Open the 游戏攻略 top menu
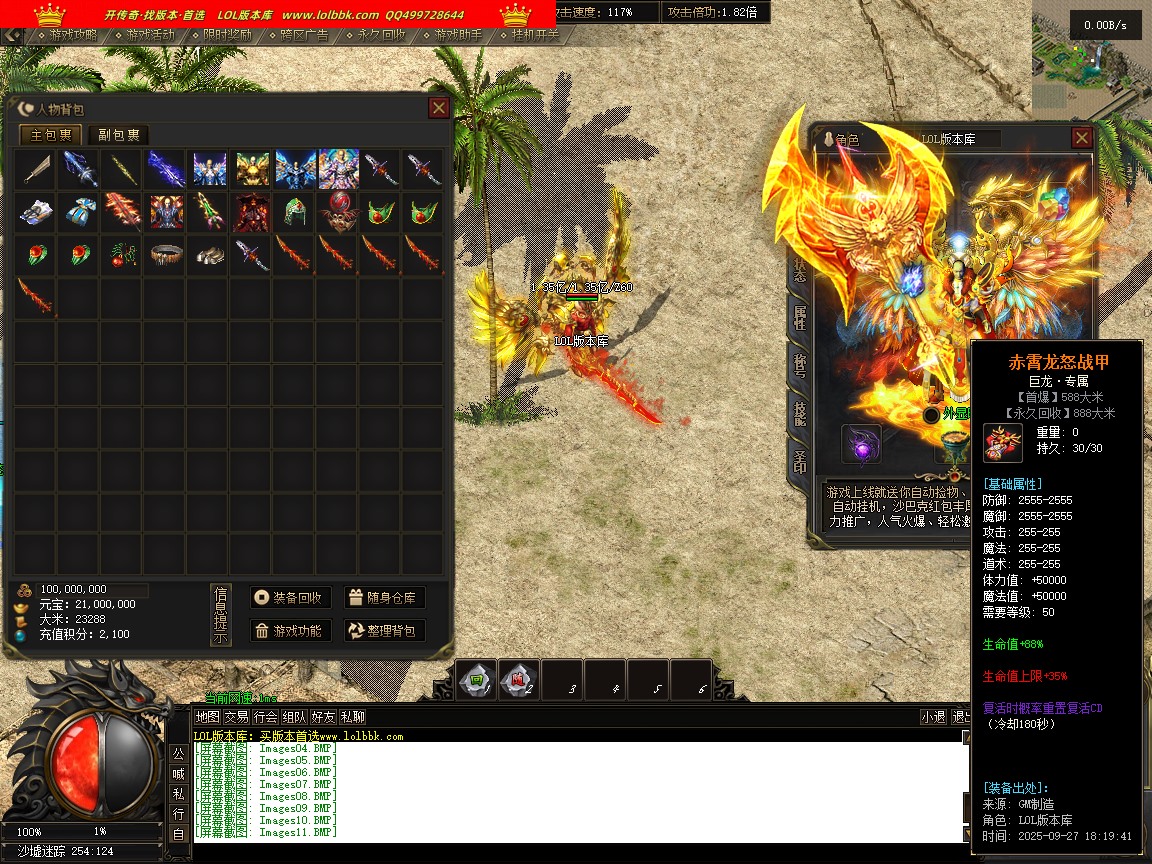The image size is (1152, 864). (74, 35)
